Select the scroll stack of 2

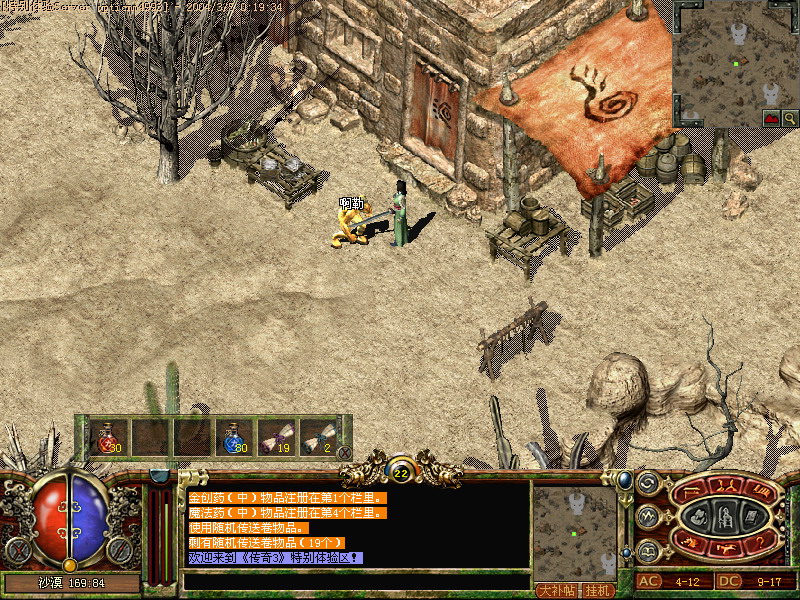316,437
